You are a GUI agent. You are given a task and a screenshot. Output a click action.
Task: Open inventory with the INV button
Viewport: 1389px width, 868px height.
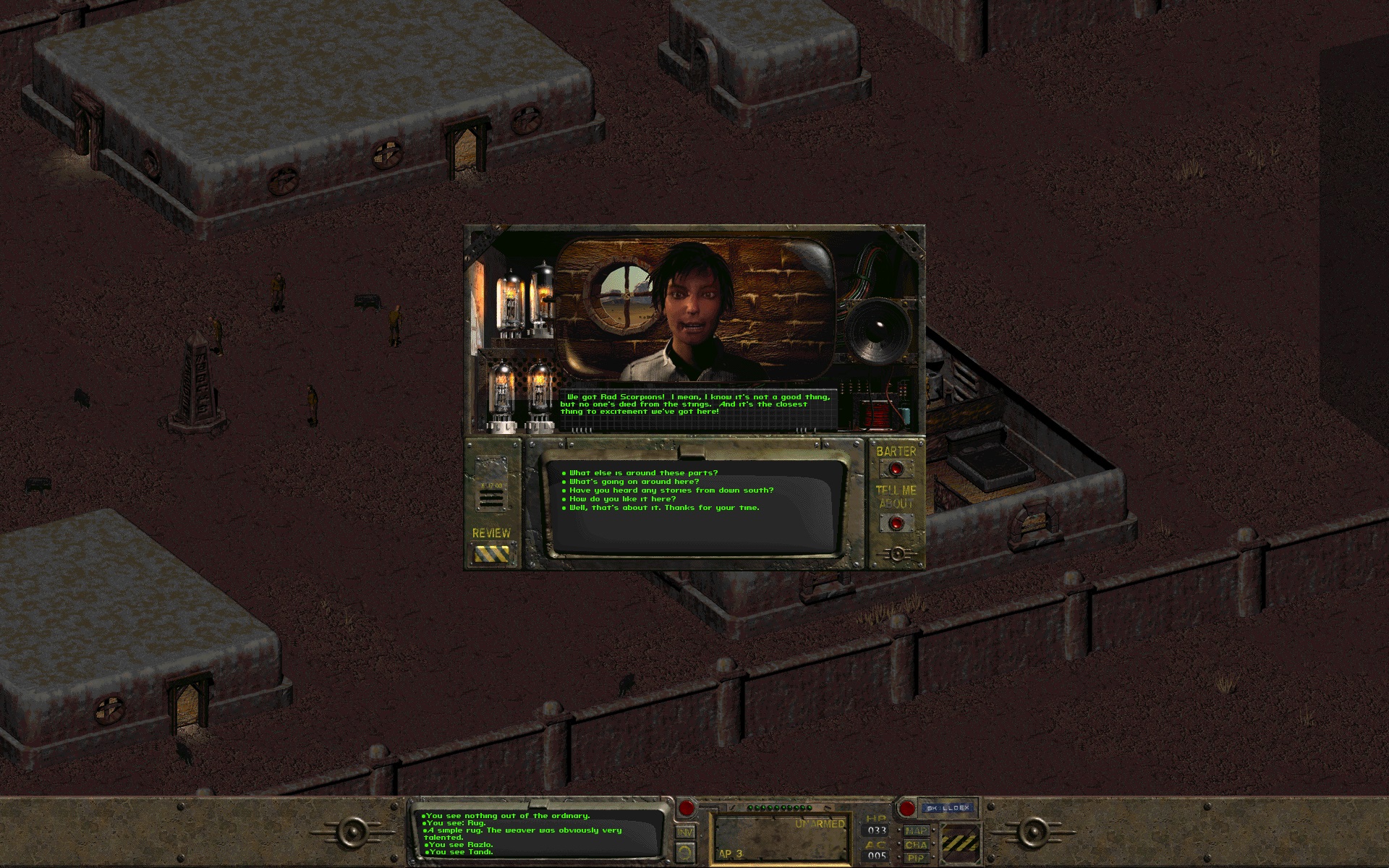tap(686, 832)
